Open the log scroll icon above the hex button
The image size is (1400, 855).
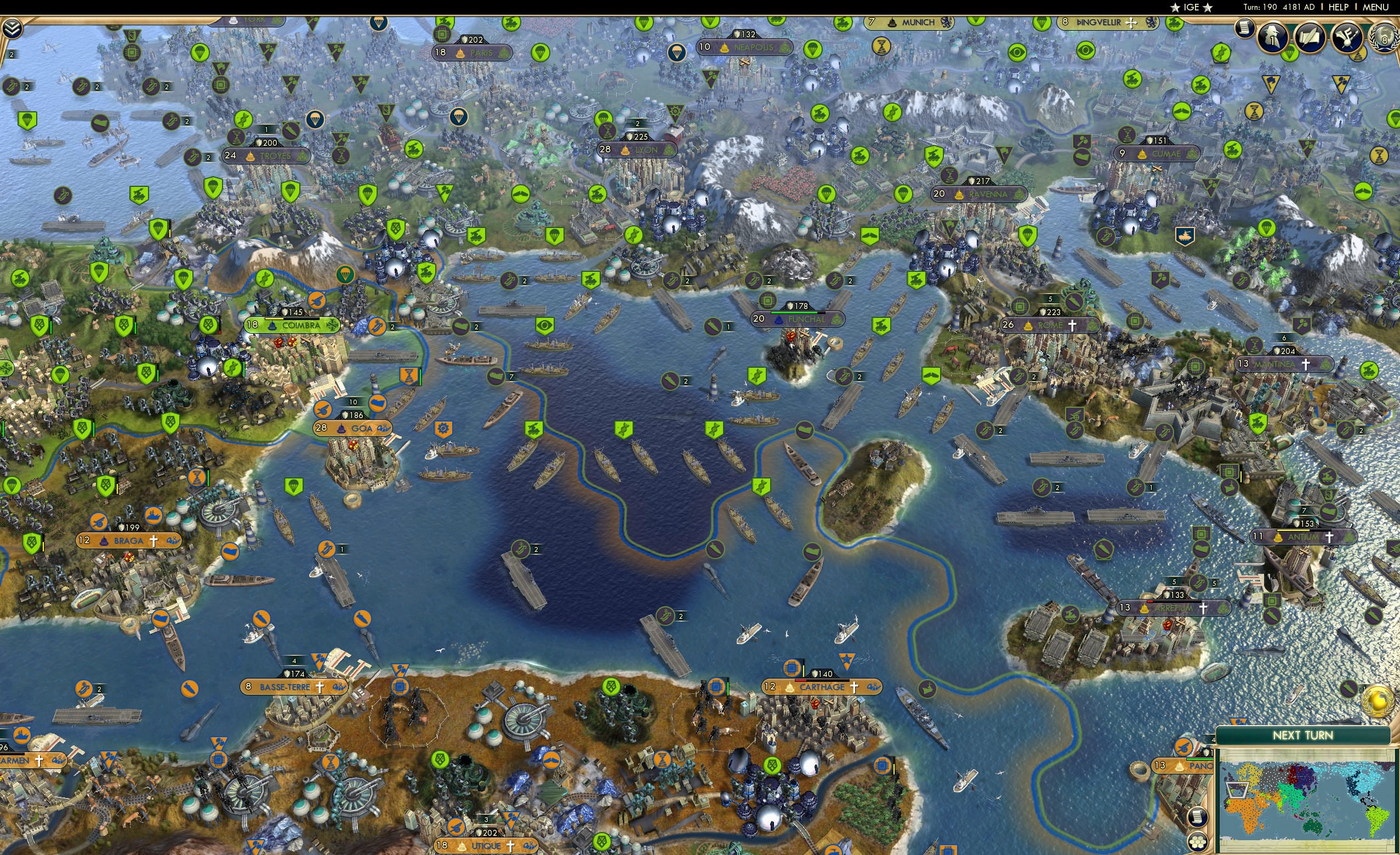pos(1198,818)
